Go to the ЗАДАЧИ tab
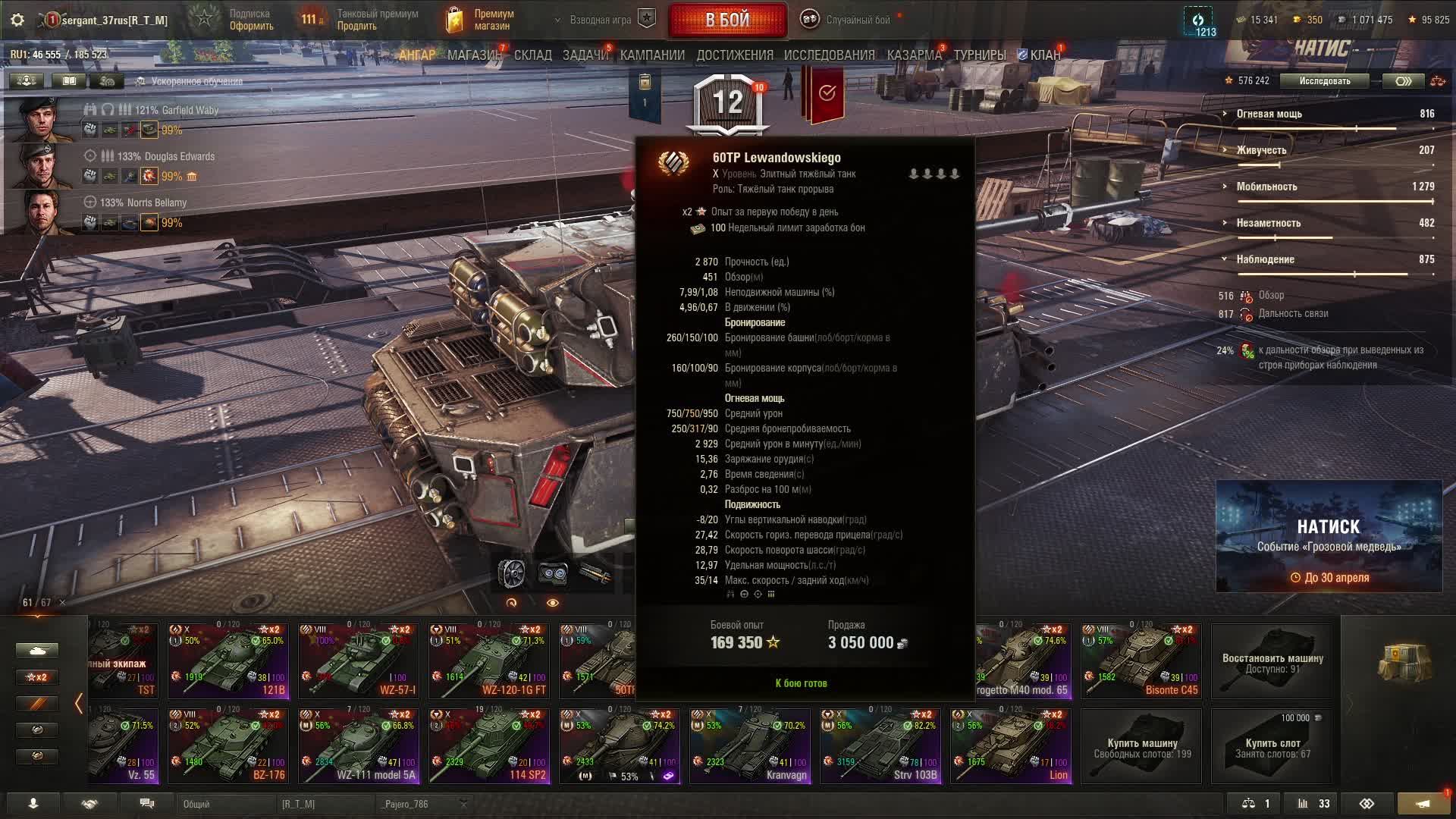Screen dimensions: 1456x819 [x=585, y=55]
